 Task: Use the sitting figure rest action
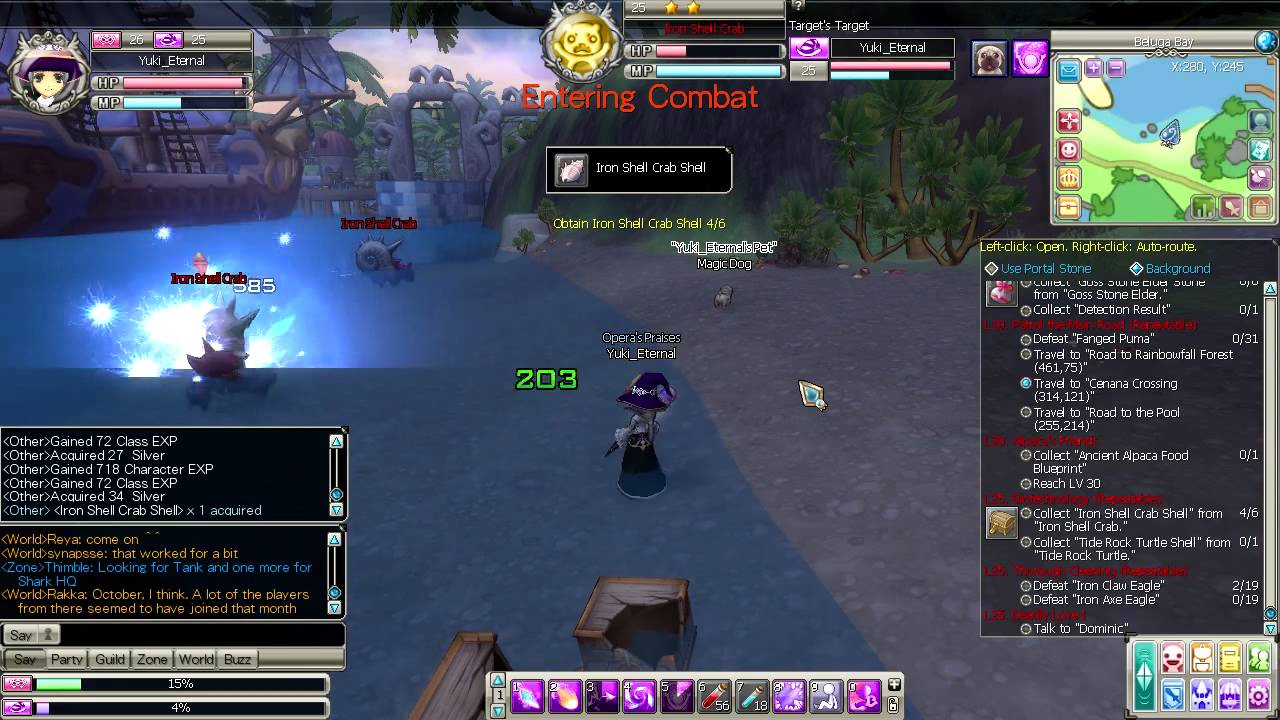pyautogui.click(x=827, y=696)
